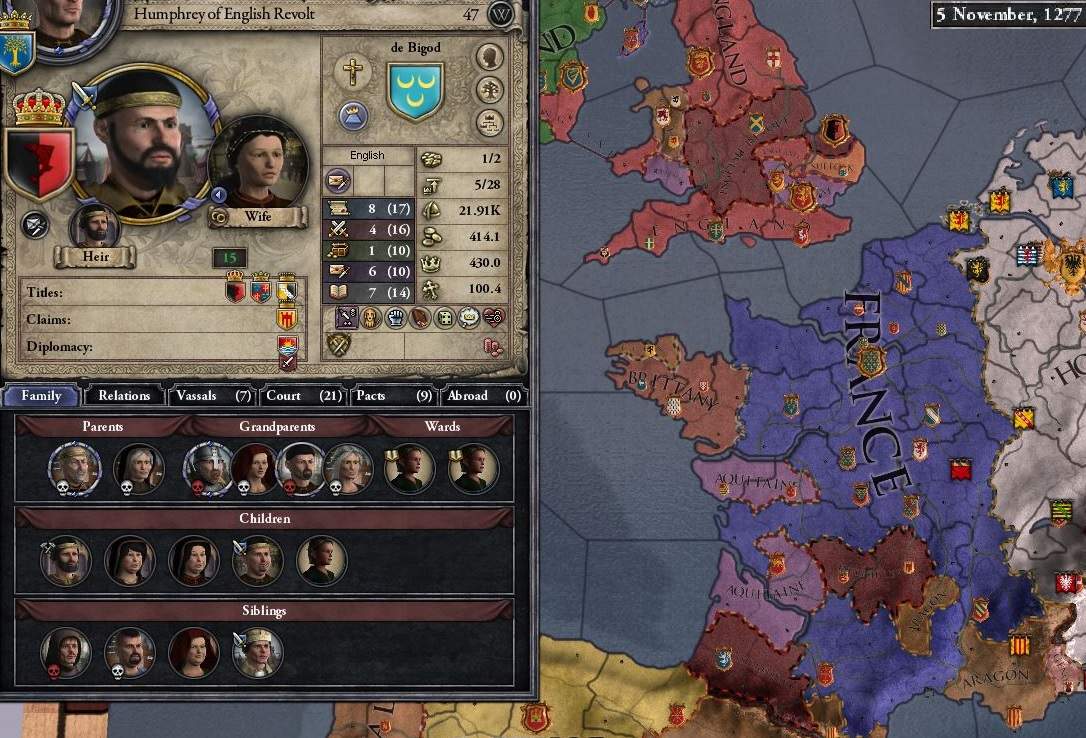The image size is (1086, 738).
Task: Show the Vassals tab
Action: 210,395
